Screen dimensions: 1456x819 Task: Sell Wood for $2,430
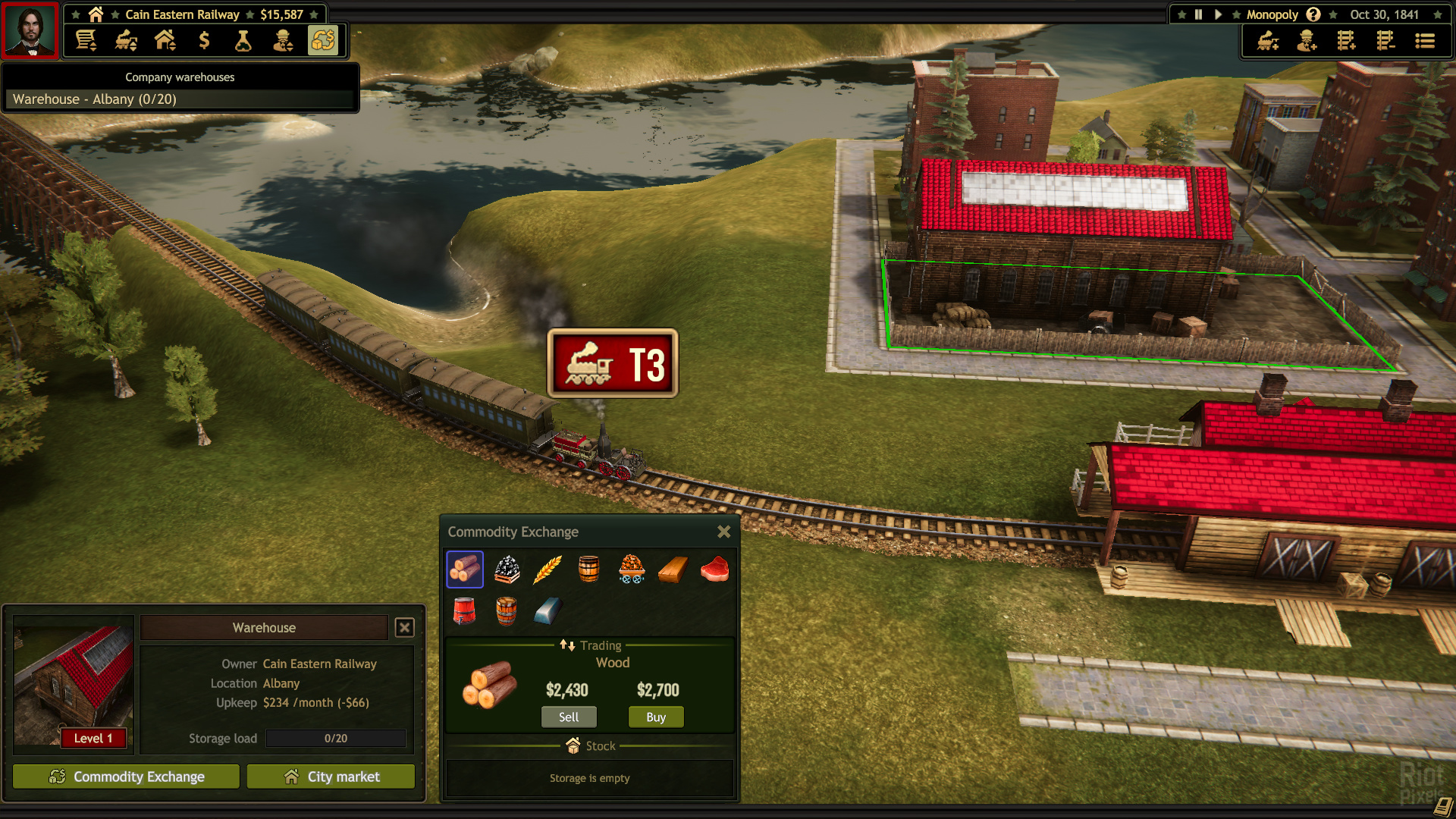568,717
